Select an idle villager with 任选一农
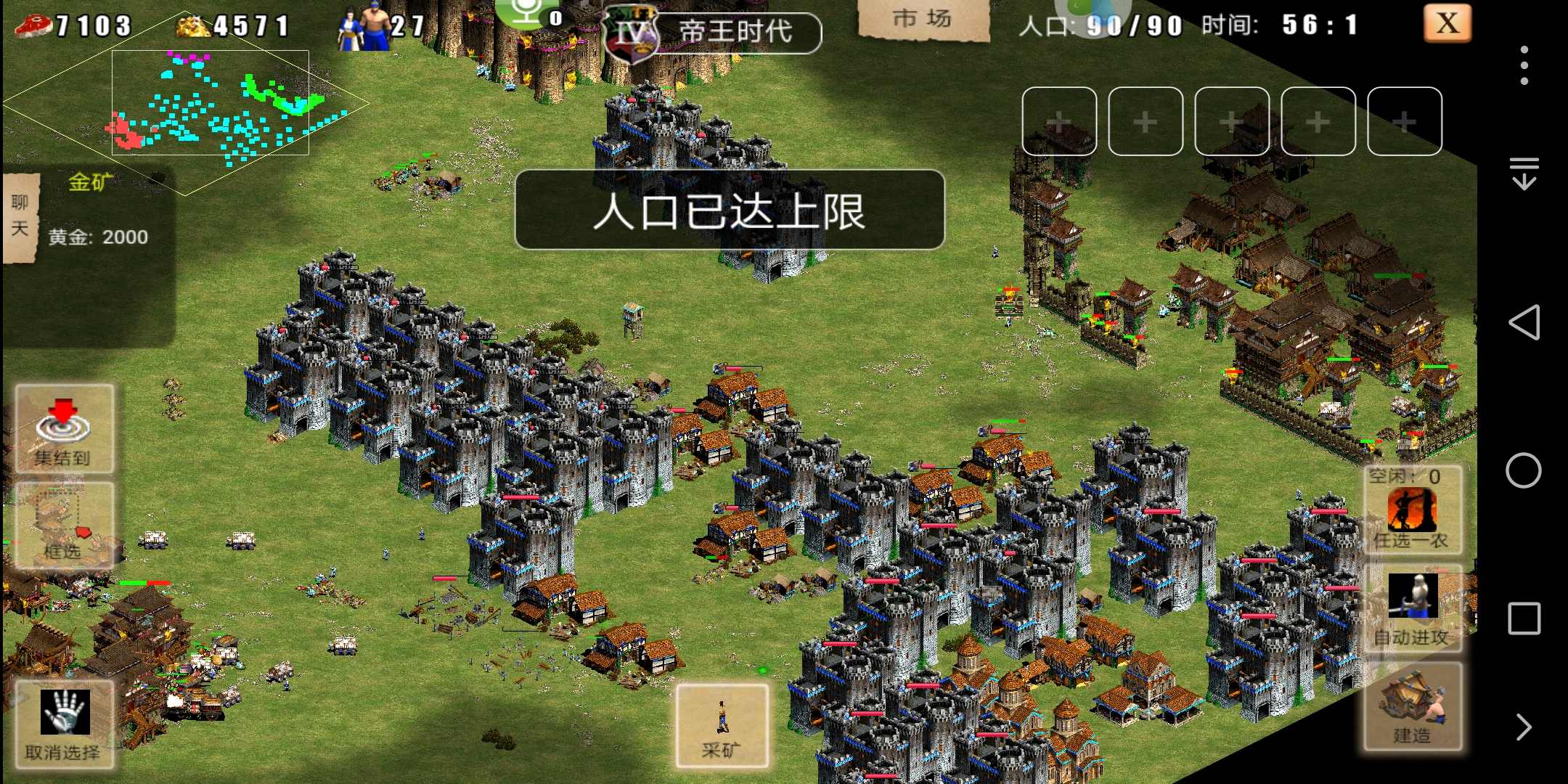The height and width of the screenshot is (784, 1568). 1412,511
